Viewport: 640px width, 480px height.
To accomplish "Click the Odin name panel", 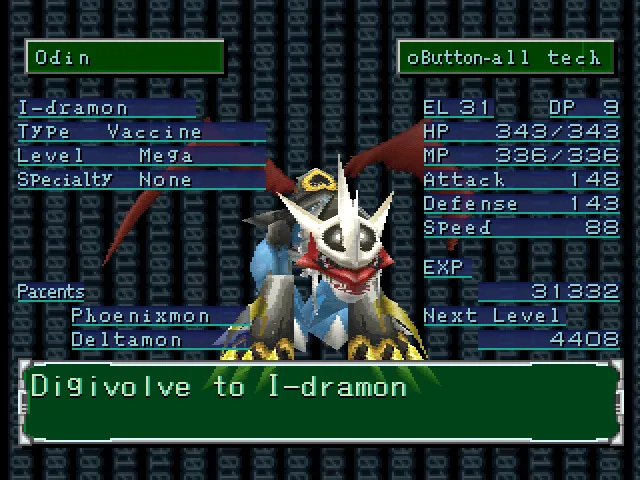I will 124,57.
